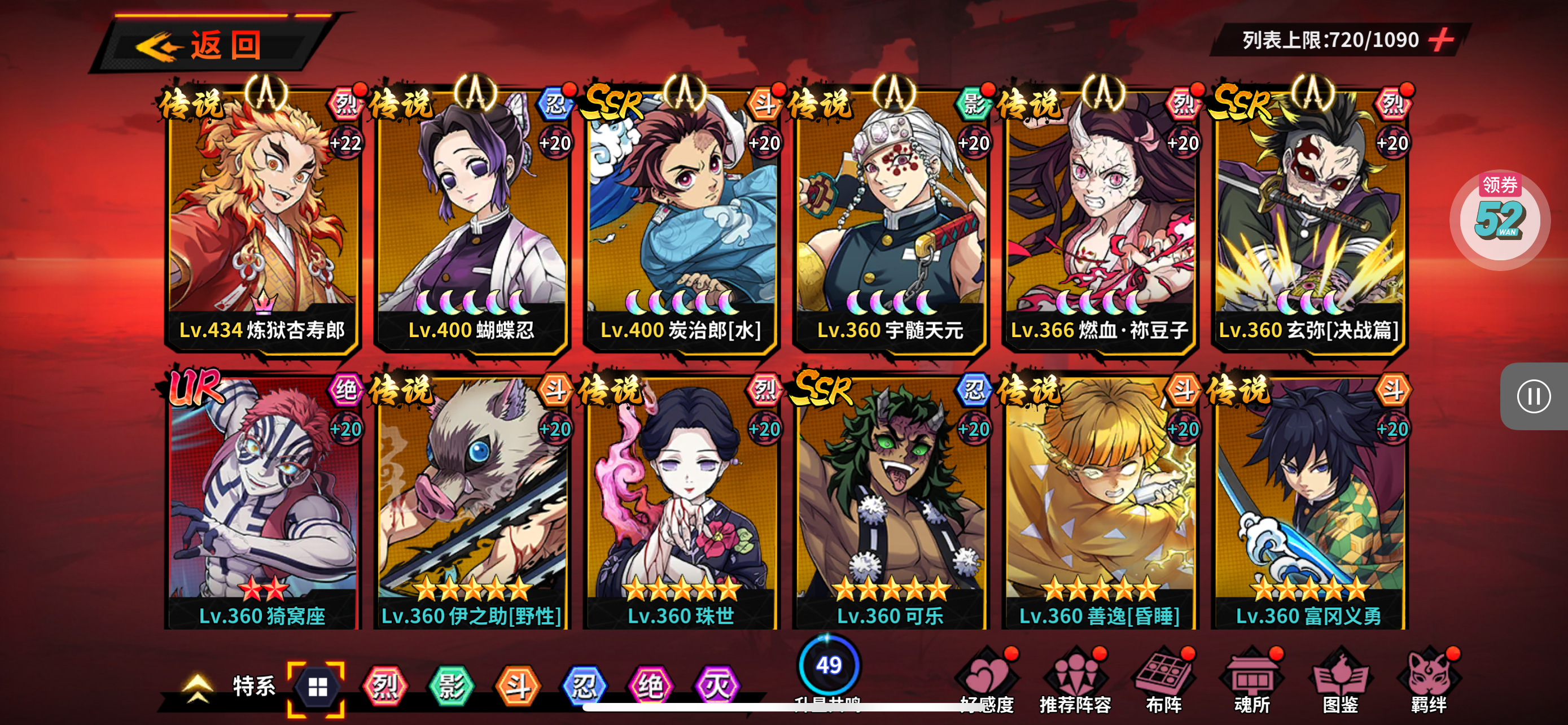Choose the 蝴蝶忍 character card
The height and width of the screenshot is (725, 1568).
tap(472, 219)
